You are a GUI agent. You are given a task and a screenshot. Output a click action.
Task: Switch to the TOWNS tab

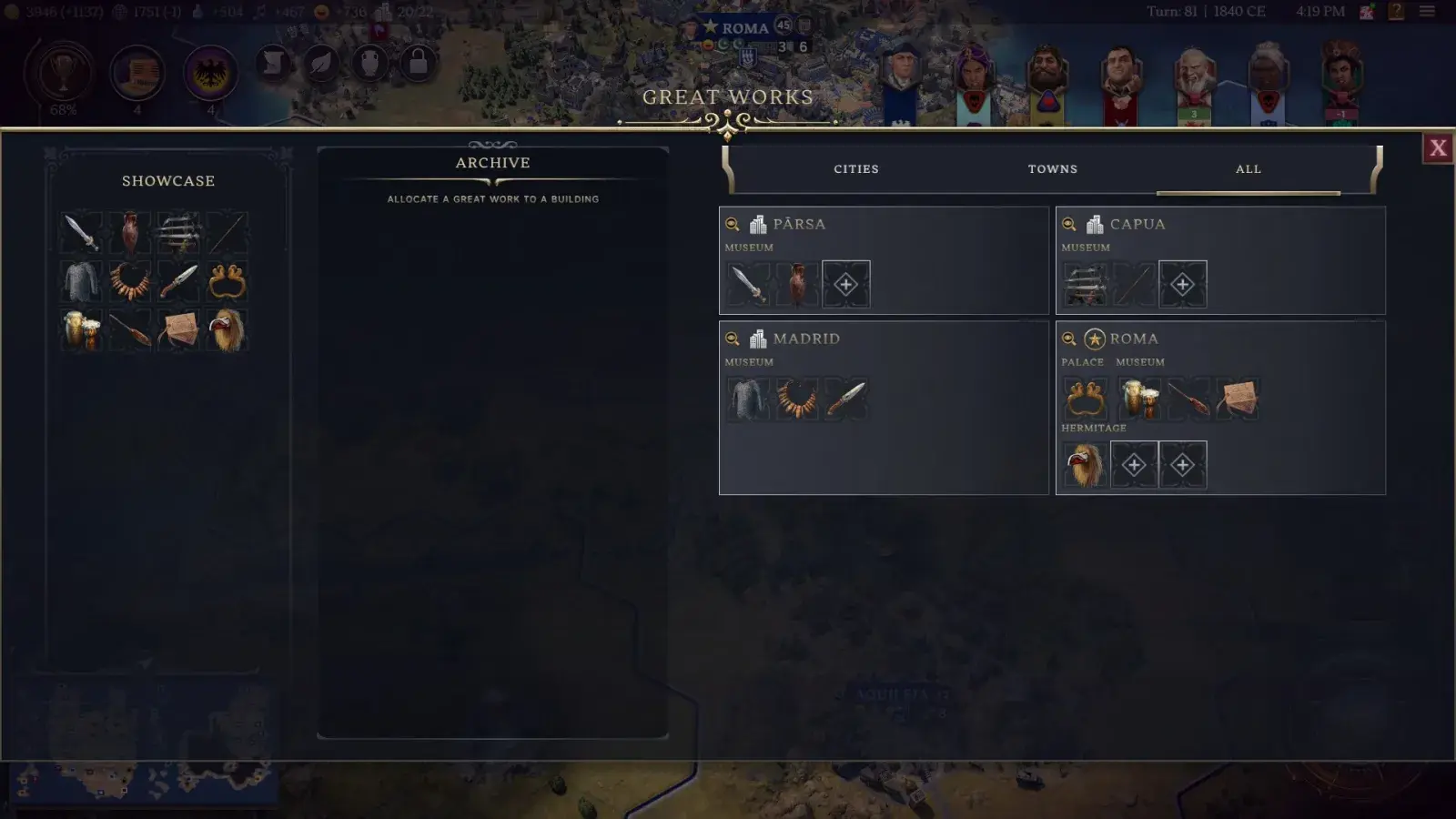tap(1053, 169)
